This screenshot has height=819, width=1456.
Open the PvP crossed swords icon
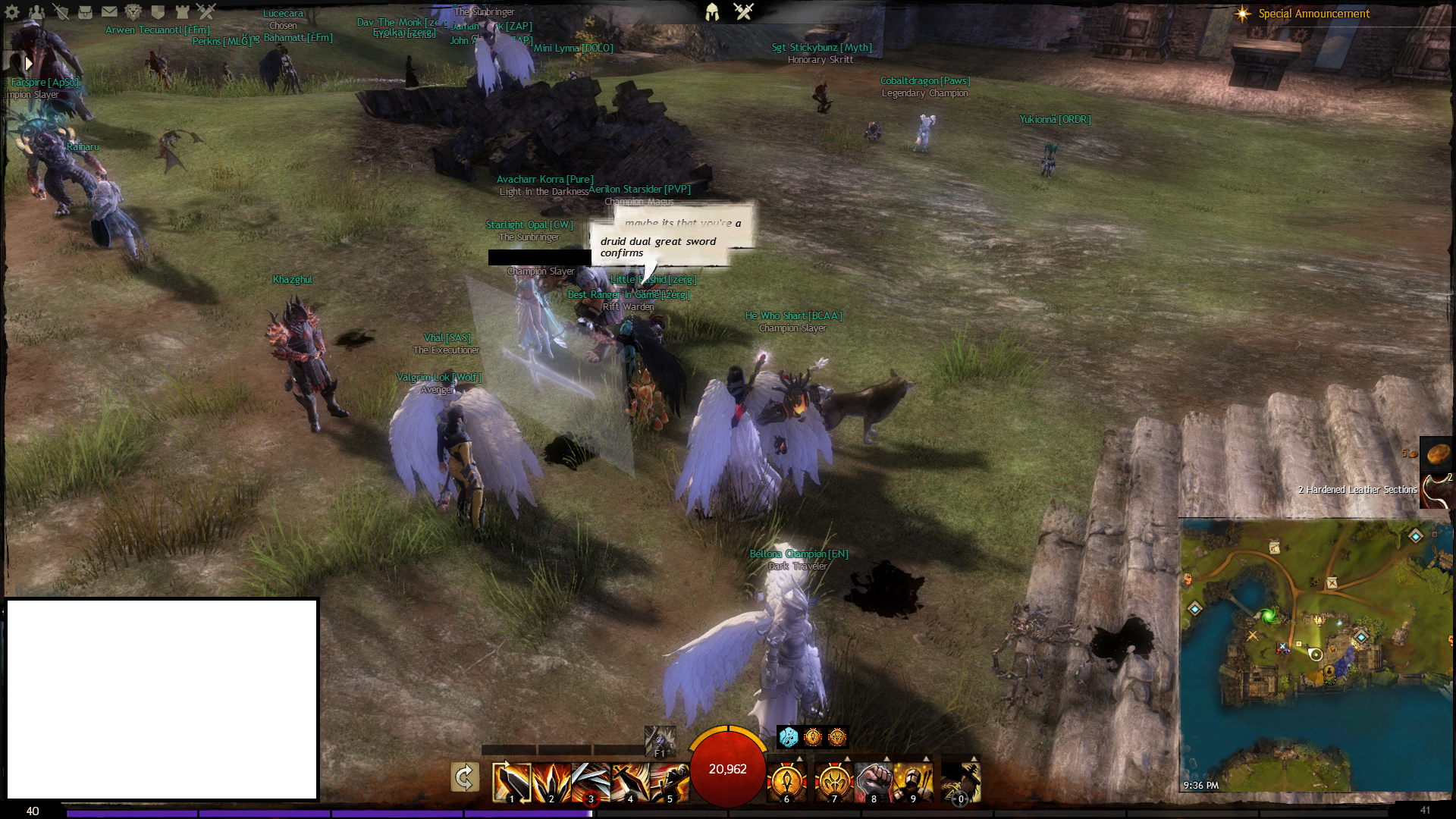coord(206,11)
